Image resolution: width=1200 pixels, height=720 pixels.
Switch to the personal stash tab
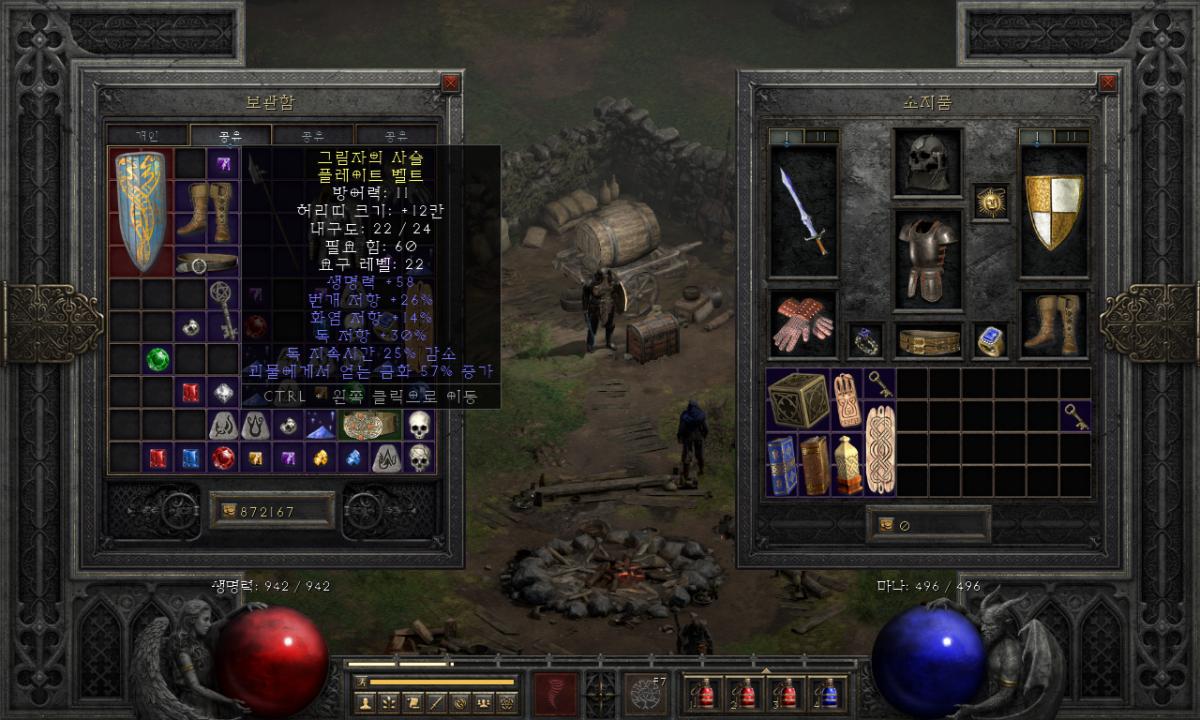[147, 135]
